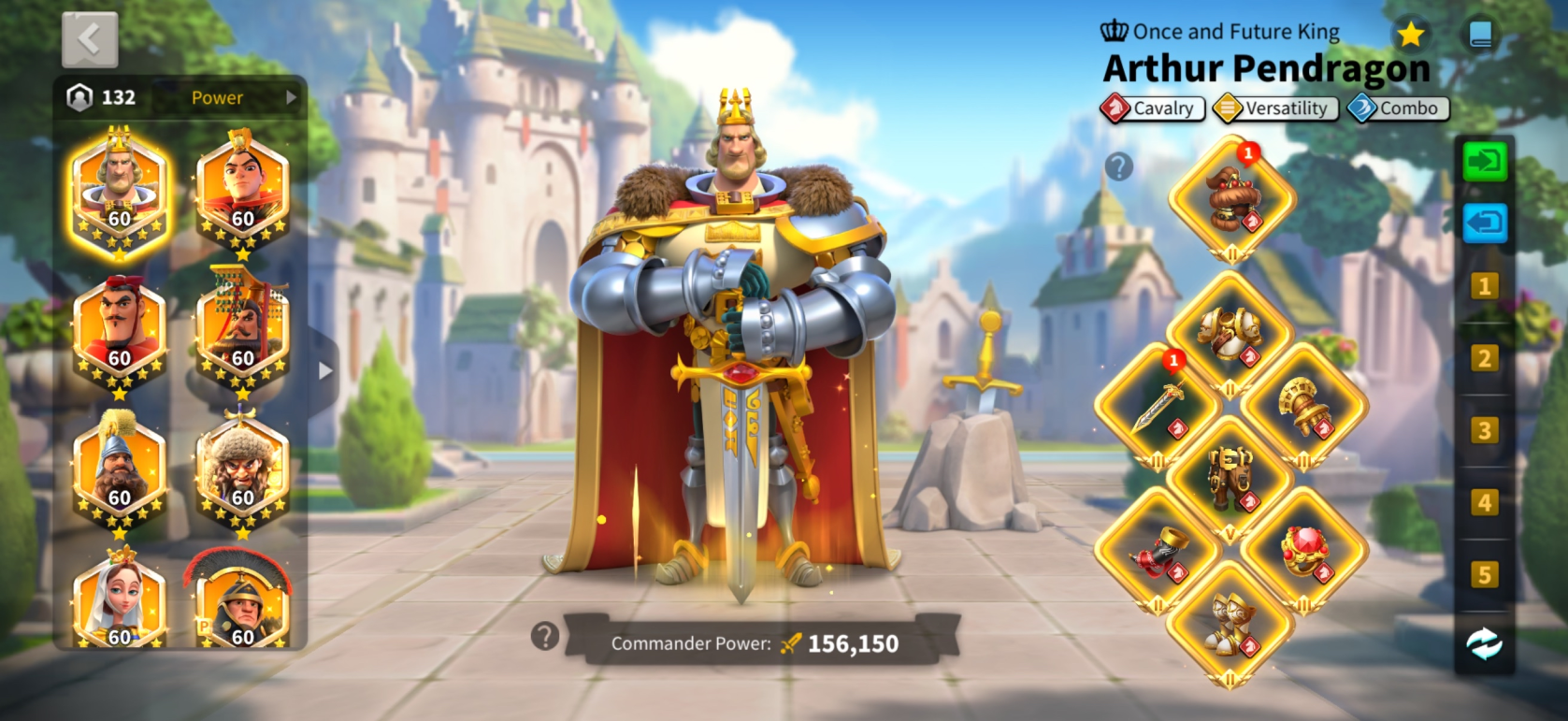Toggle the gold favorite star

point(1410,36)
